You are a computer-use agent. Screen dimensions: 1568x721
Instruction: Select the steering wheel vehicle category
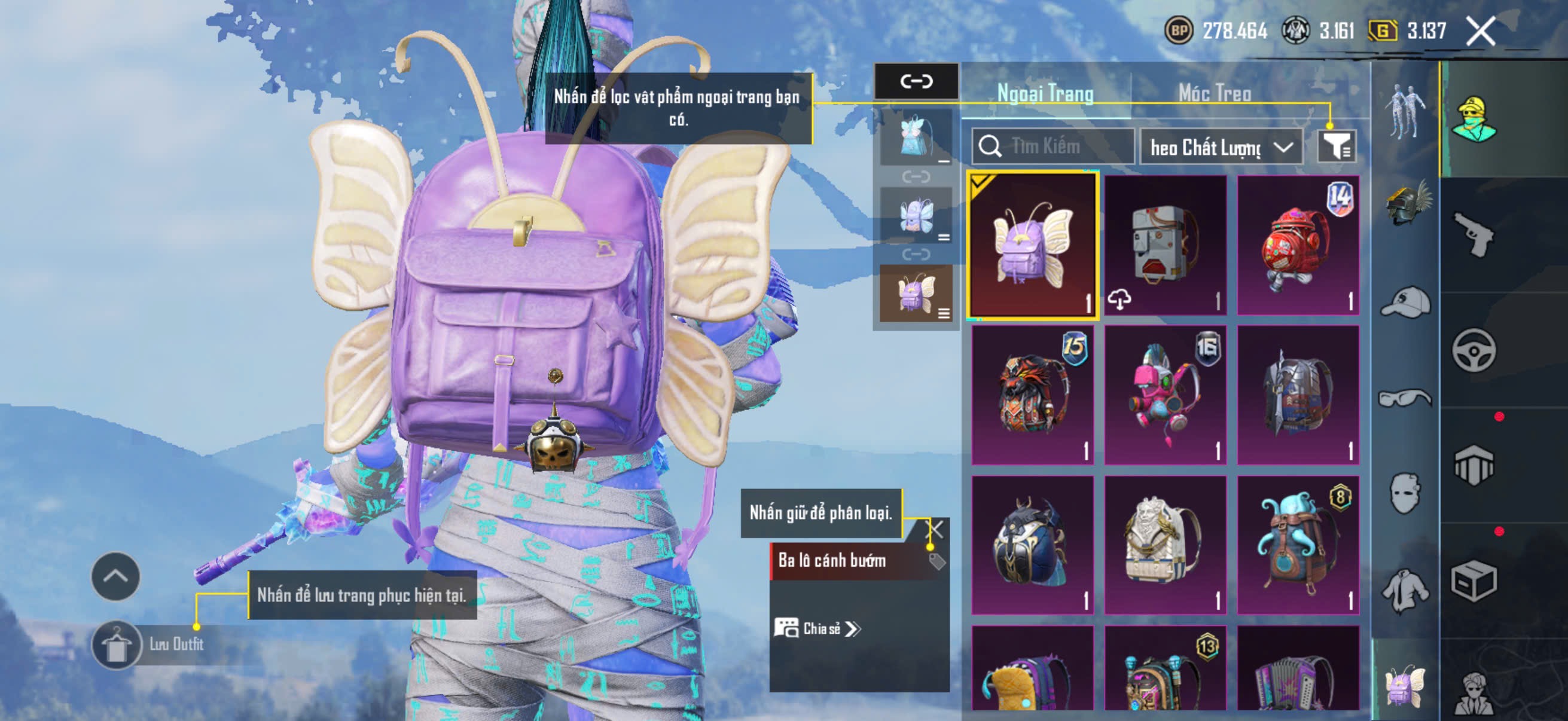[x=1473, y=350]
